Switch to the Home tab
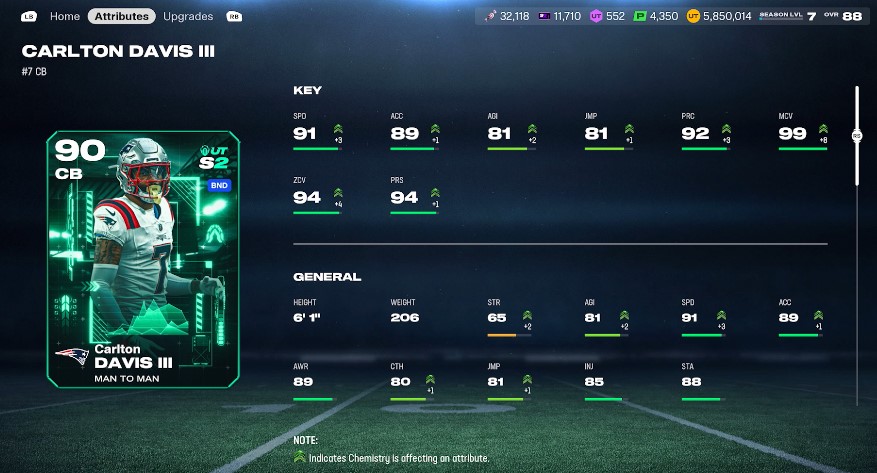This screenshot has width=877, height=473. (64, 16)
